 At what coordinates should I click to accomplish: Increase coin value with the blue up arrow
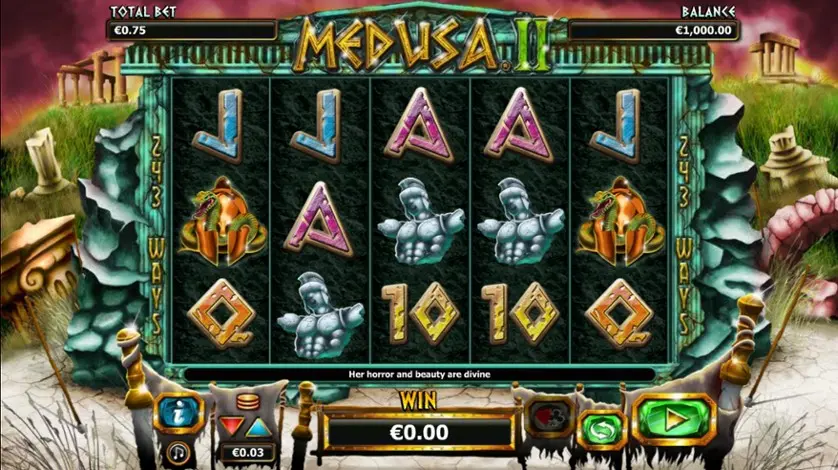[258, 429]
